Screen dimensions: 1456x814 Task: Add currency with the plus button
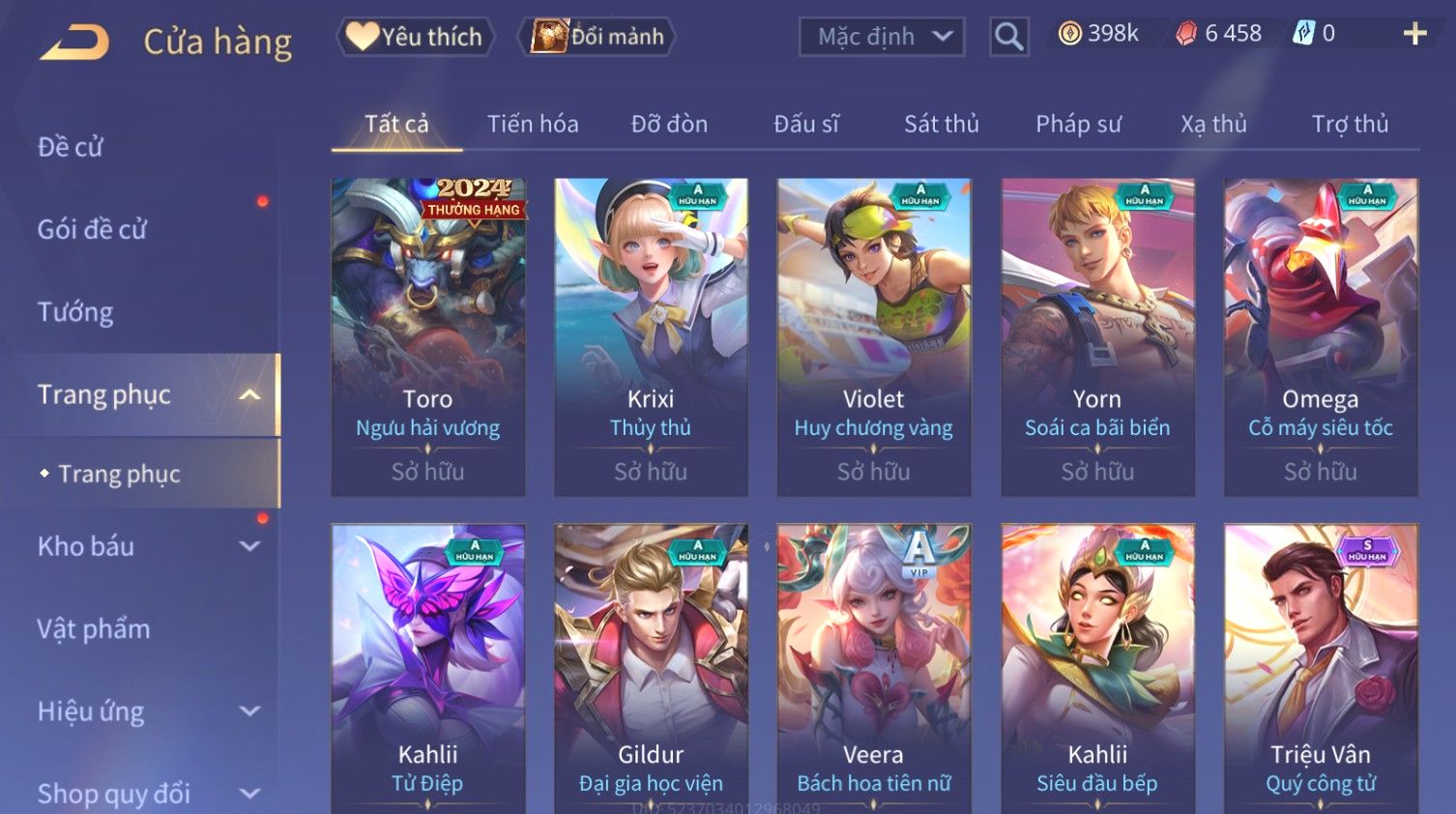(x=1414, y=34)
